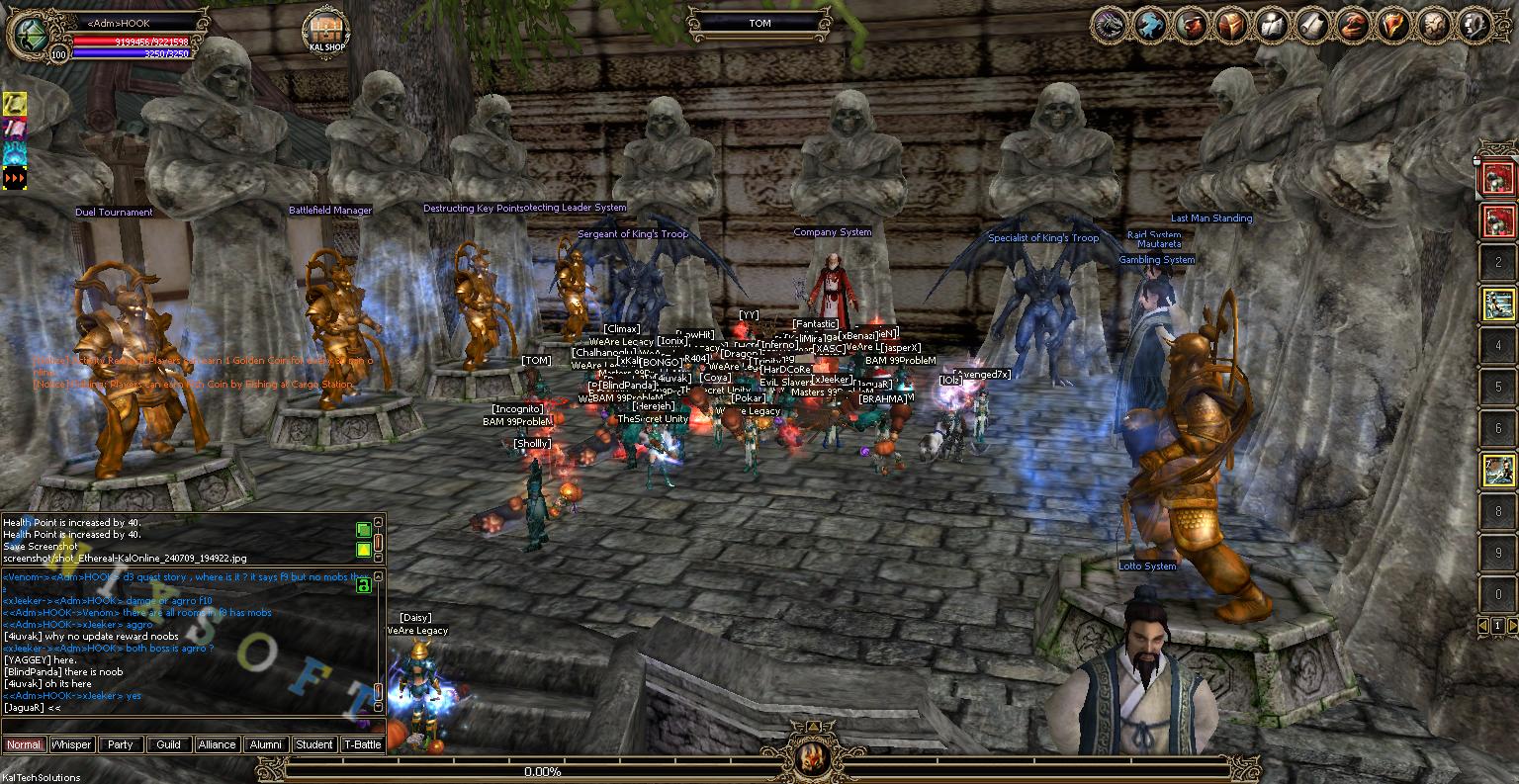Select the Student chat tab
This screenshot has height=784, width=1519.
point(313,744)
